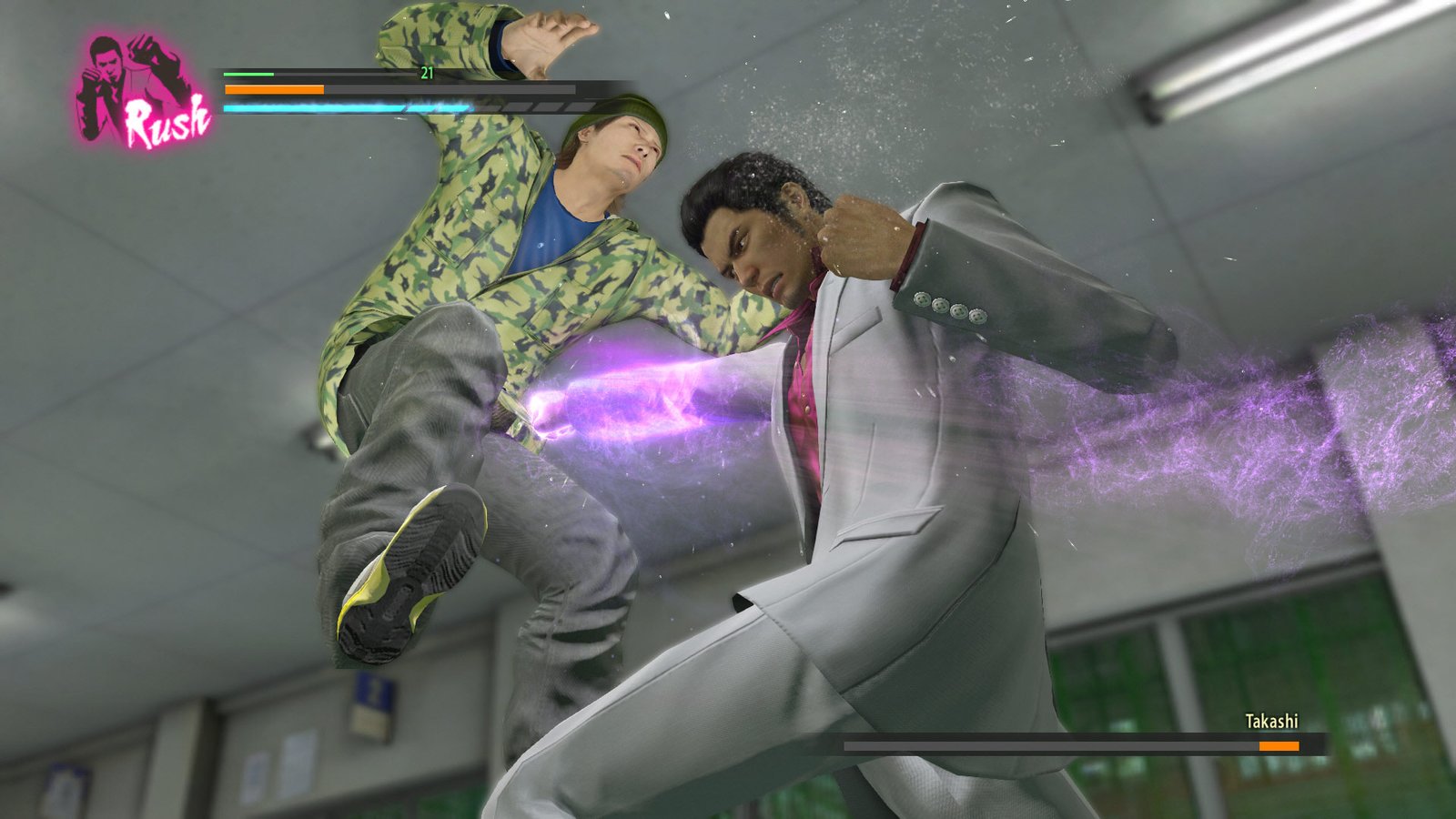Click the empty portion of Takashi's health bar
The width and height of the screenshot is (1456, 819).
(1046, 744)
